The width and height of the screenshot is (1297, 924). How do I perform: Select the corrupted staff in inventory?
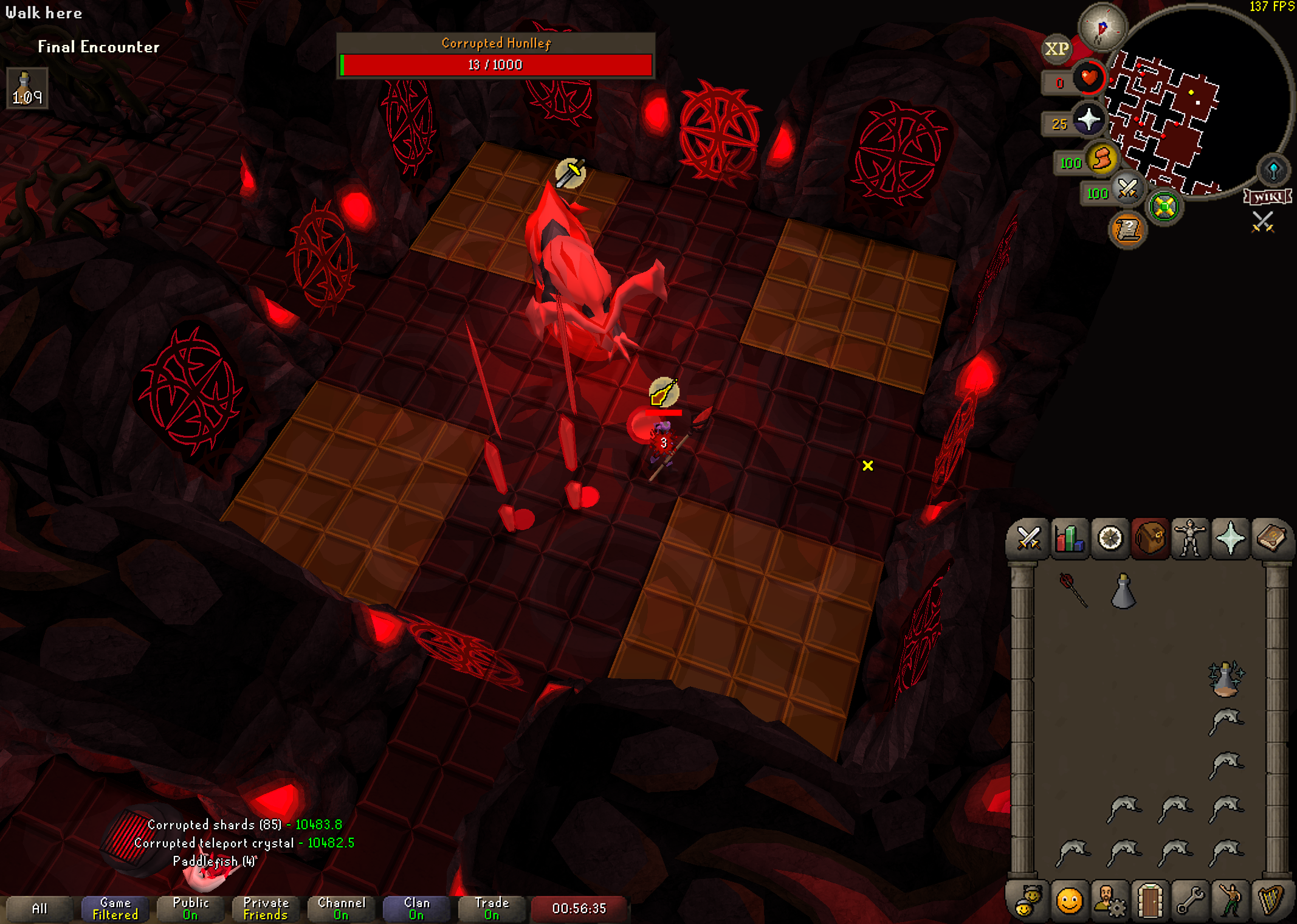pyautogui.click(x=1073, y=590)
